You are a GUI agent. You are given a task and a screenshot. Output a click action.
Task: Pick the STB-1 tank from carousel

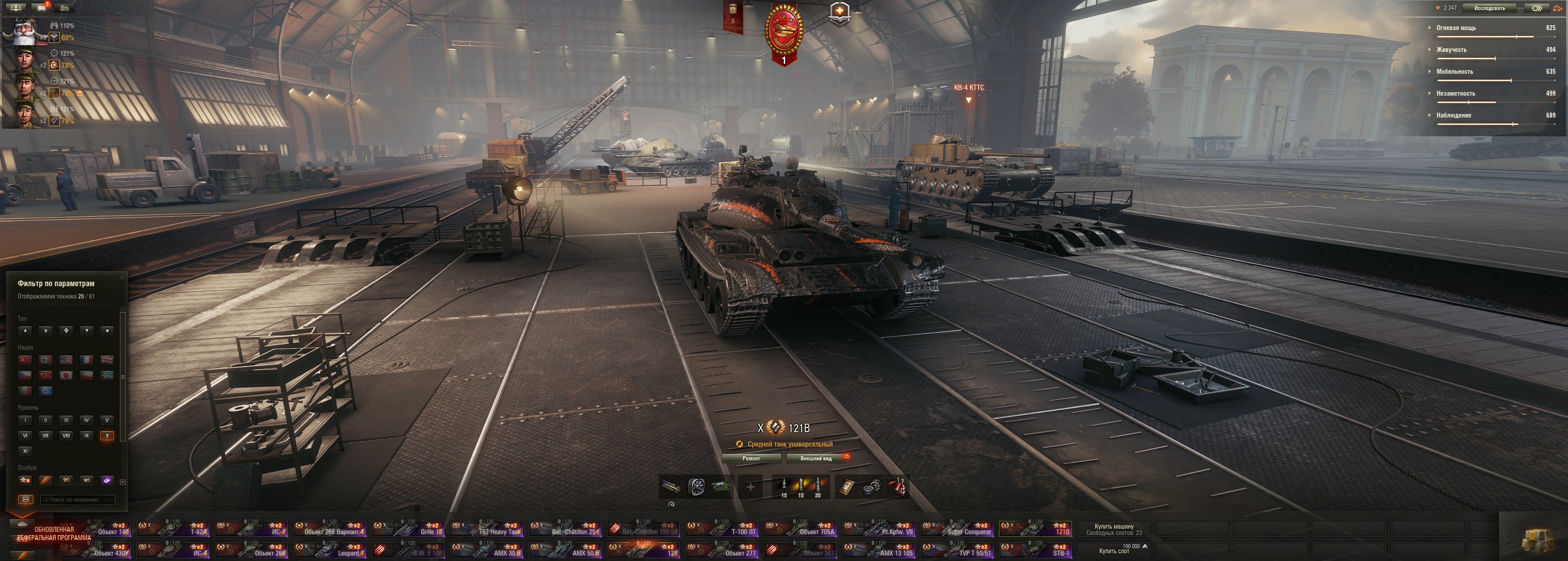[1036, 550]
